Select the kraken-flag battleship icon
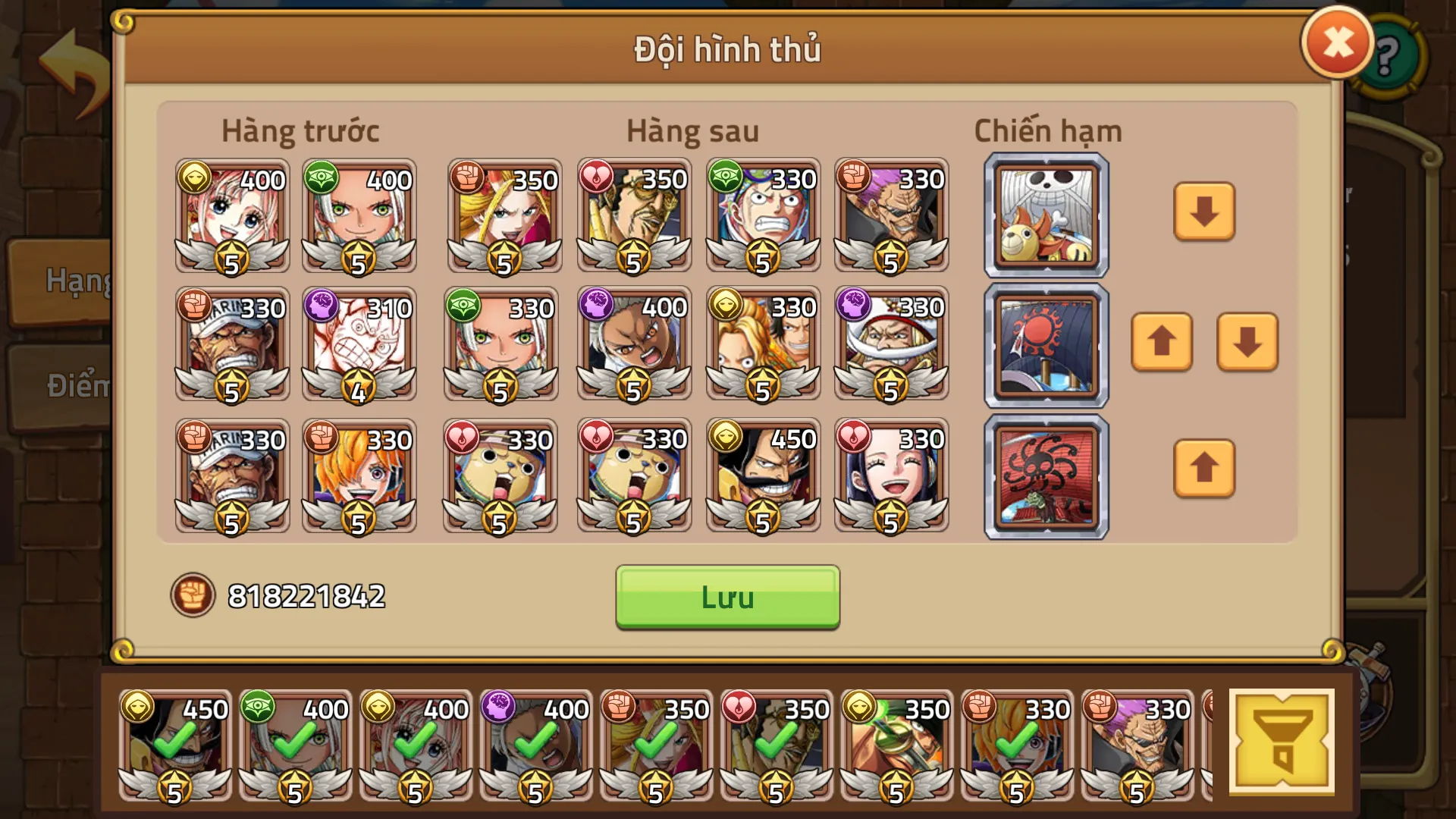This screenshot has height=819, width=1456. pyautogui.click(x=1045, y=475)
